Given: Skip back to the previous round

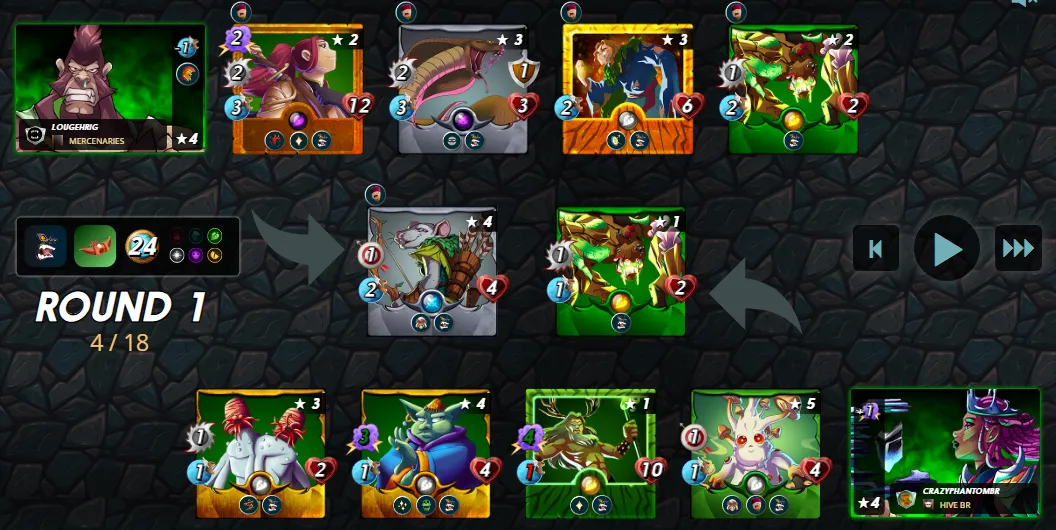Looking at the screenshot, I should click(876, 248).
